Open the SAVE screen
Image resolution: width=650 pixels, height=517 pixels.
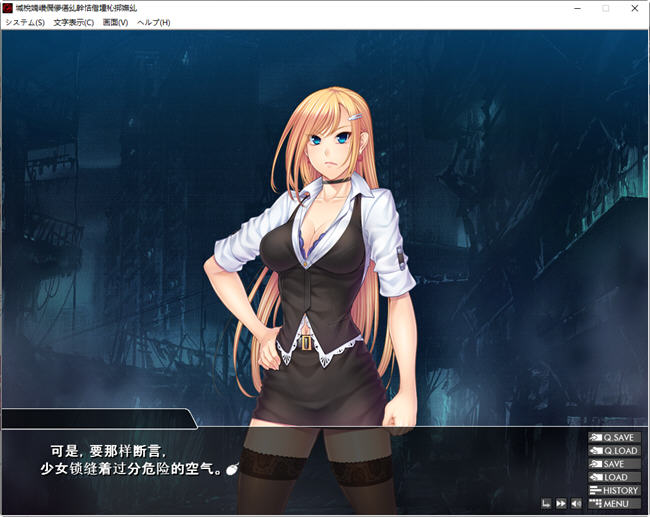click(614, 464)
